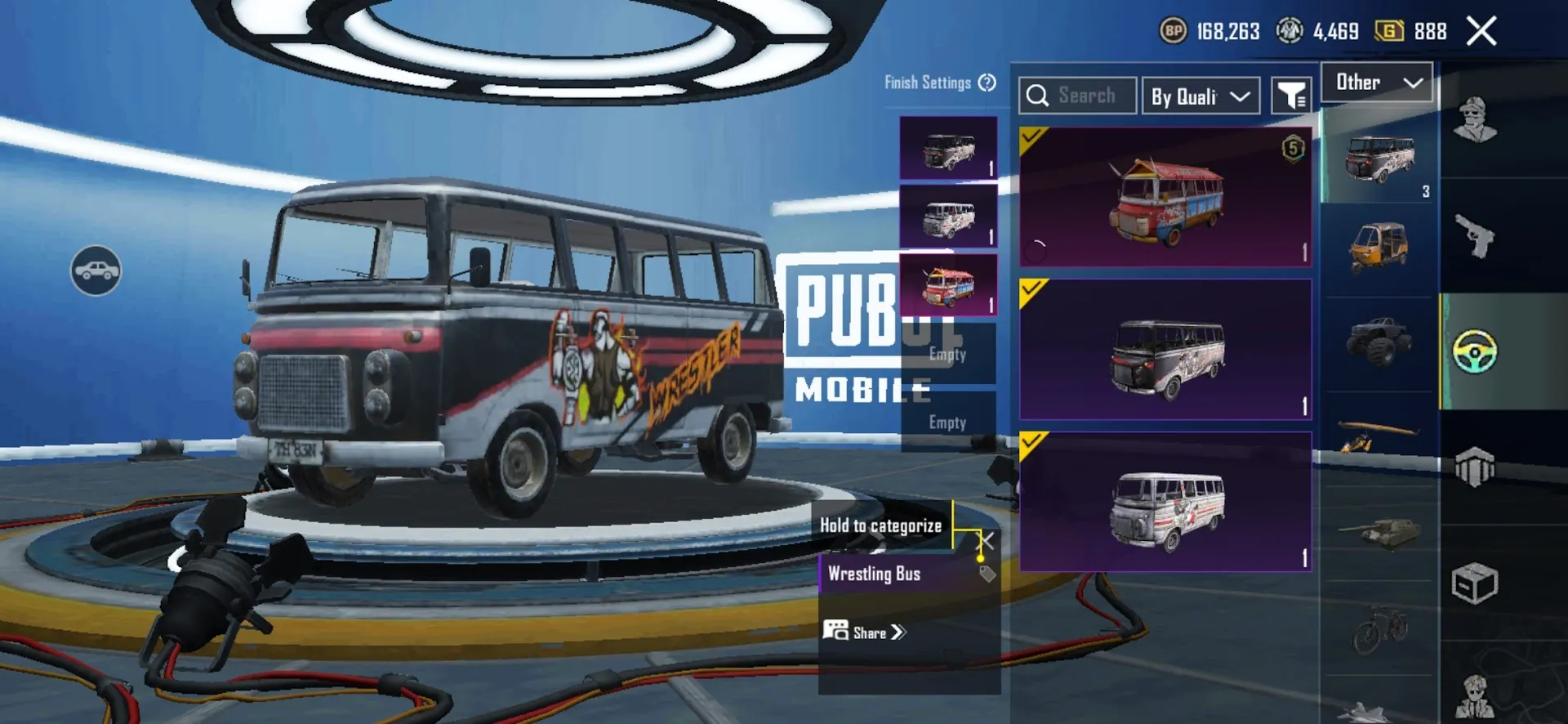Click the Hold to categorize label
This screenshot has height=724, width=1568.
(882, 526)
